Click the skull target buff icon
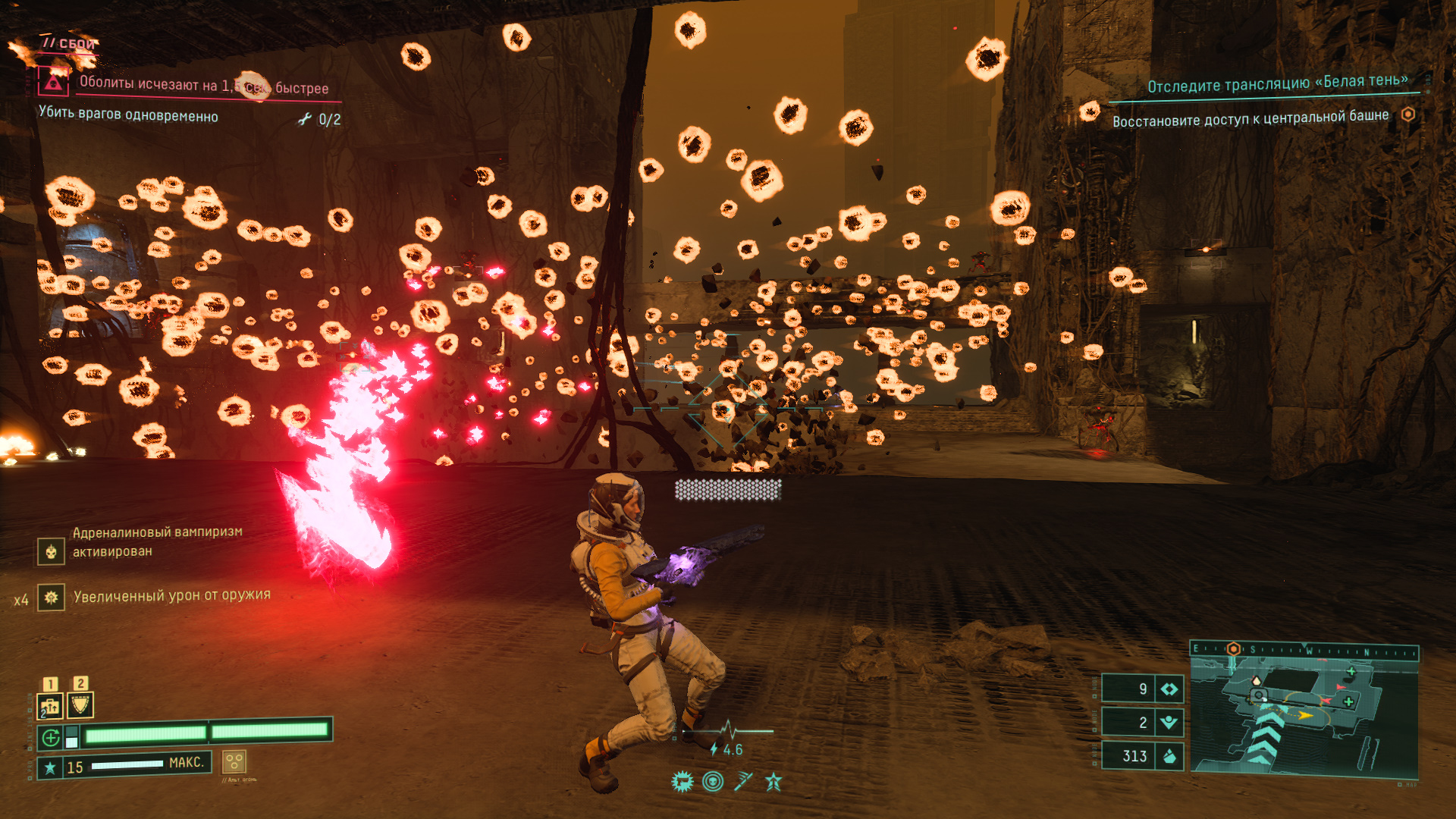 pyautogui.click(x=713, y=781)
